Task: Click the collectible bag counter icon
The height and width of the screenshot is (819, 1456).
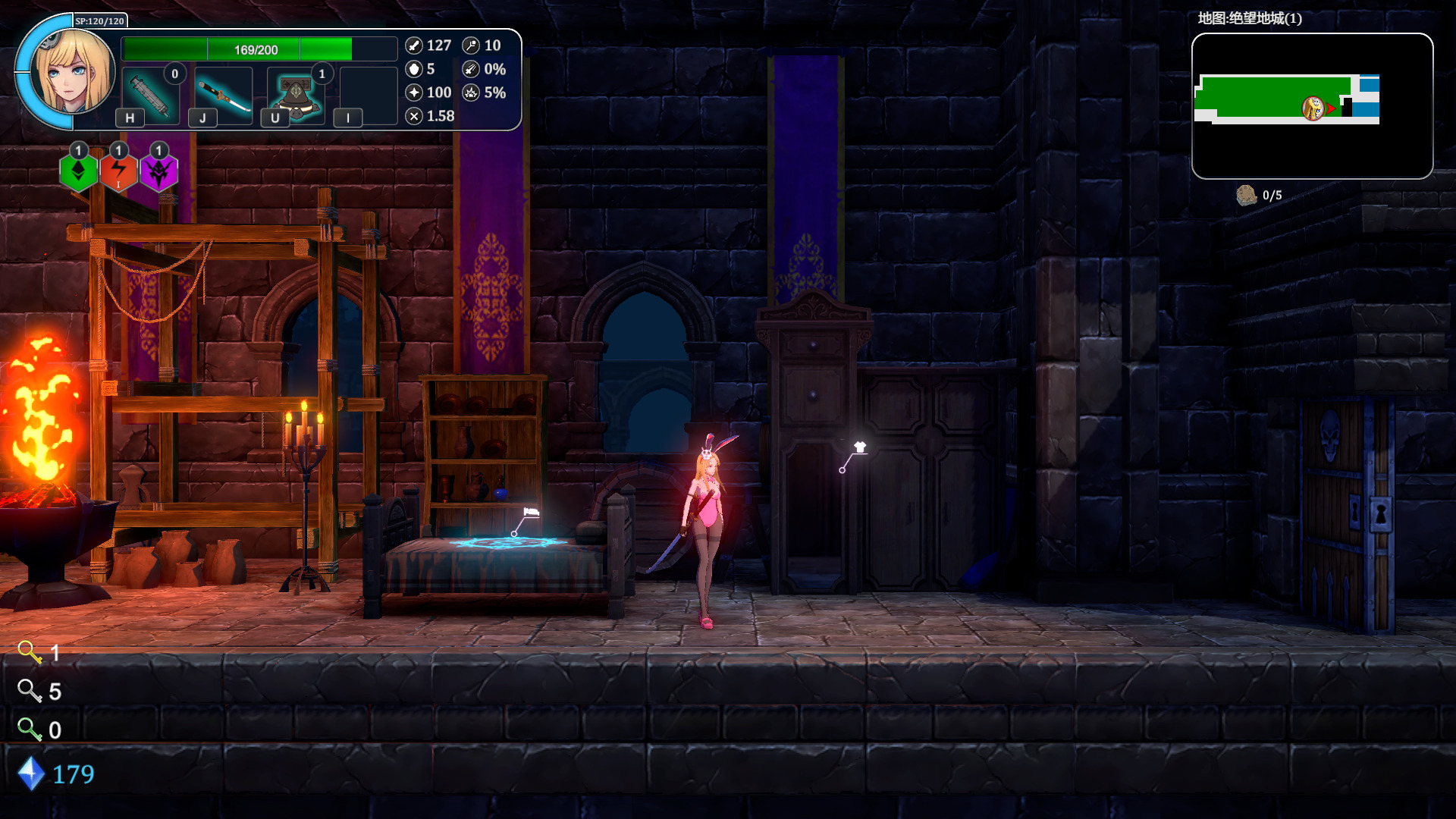Action: click(x=1246, y=196)
